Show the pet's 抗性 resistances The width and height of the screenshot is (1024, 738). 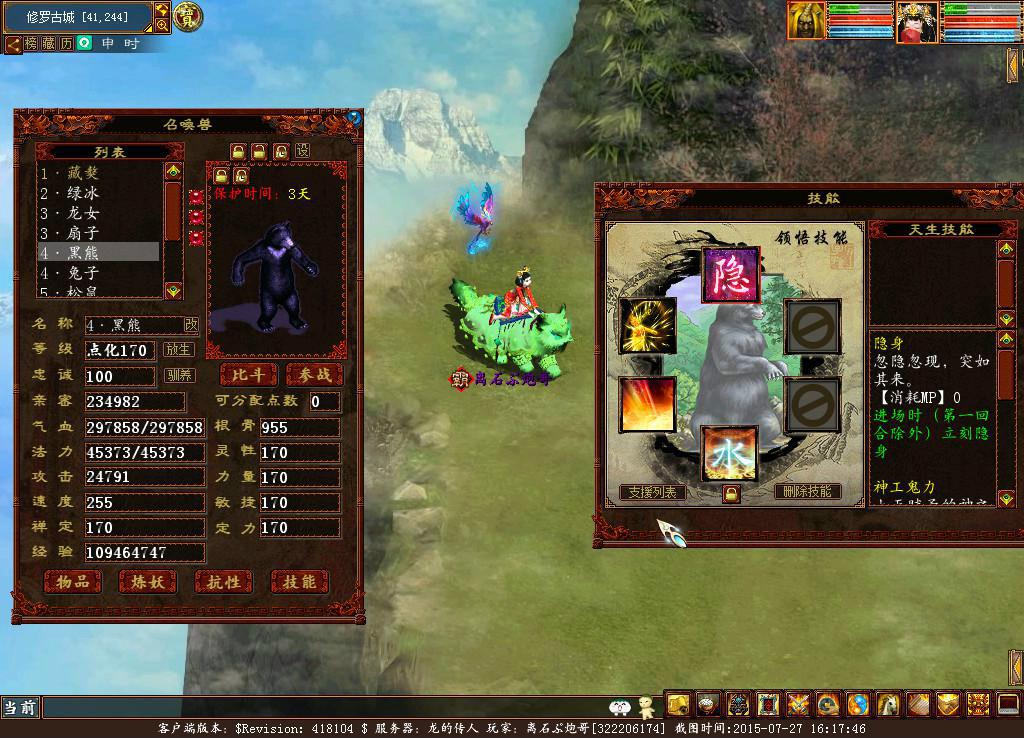point(223,581)
